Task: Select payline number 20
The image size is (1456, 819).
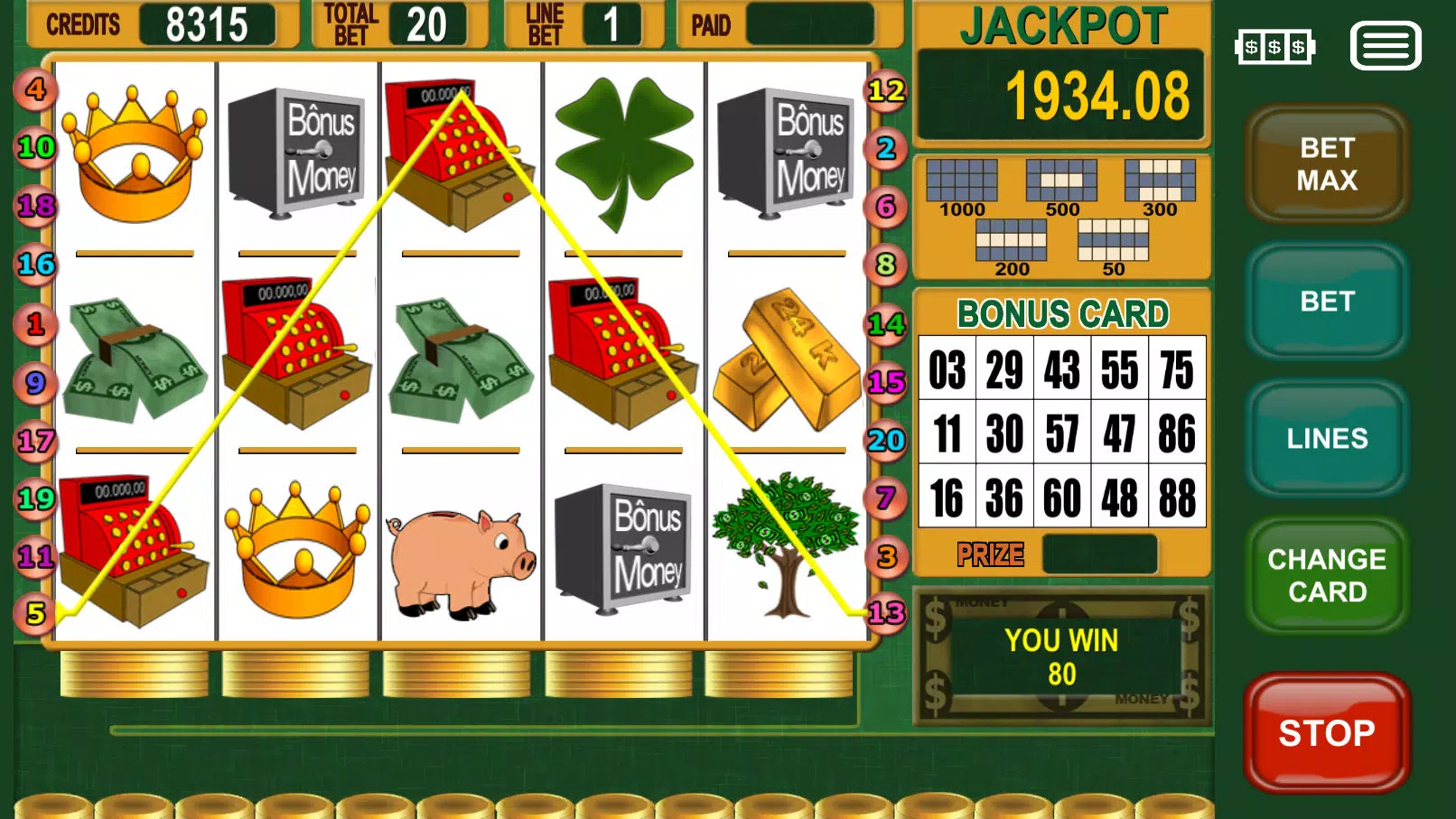Action: (x=884, y=442)
